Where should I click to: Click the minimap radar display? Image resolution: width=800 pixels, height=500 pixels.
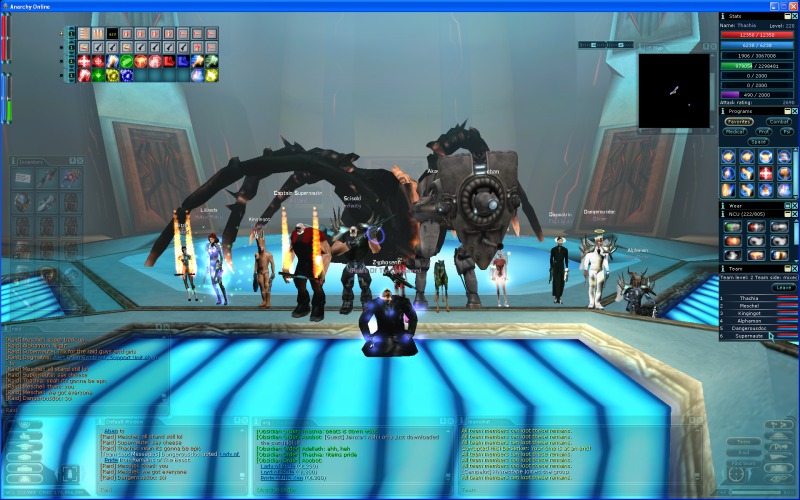tap(673, 90)
